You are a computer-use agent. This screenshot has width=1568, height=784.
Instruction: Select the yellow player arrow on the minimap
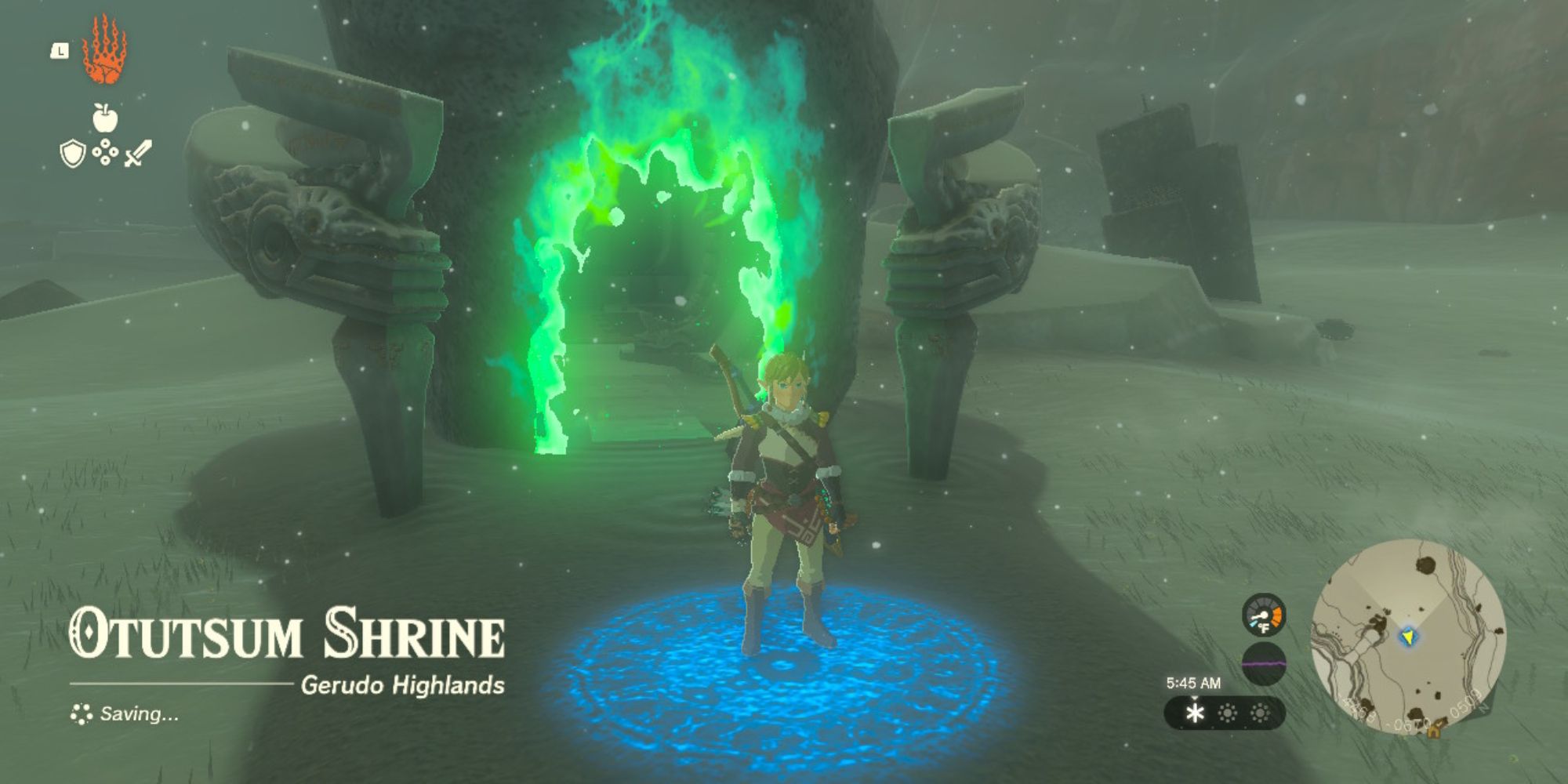pyautogui.click(x=1410, y=636)
